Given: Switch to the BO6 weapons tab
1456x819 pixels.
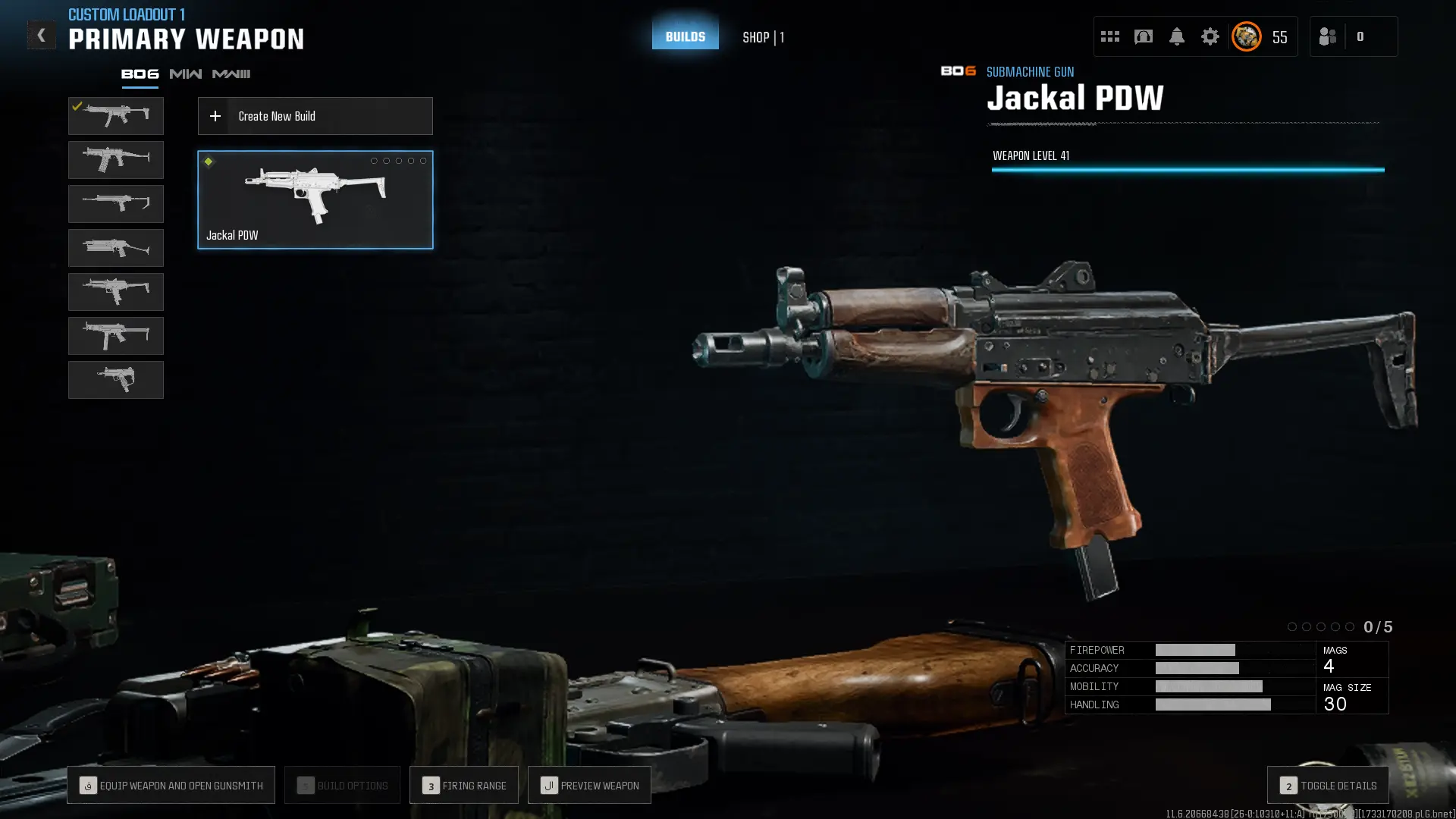Looking at the screenshot, I should click(x=140, y=74).
